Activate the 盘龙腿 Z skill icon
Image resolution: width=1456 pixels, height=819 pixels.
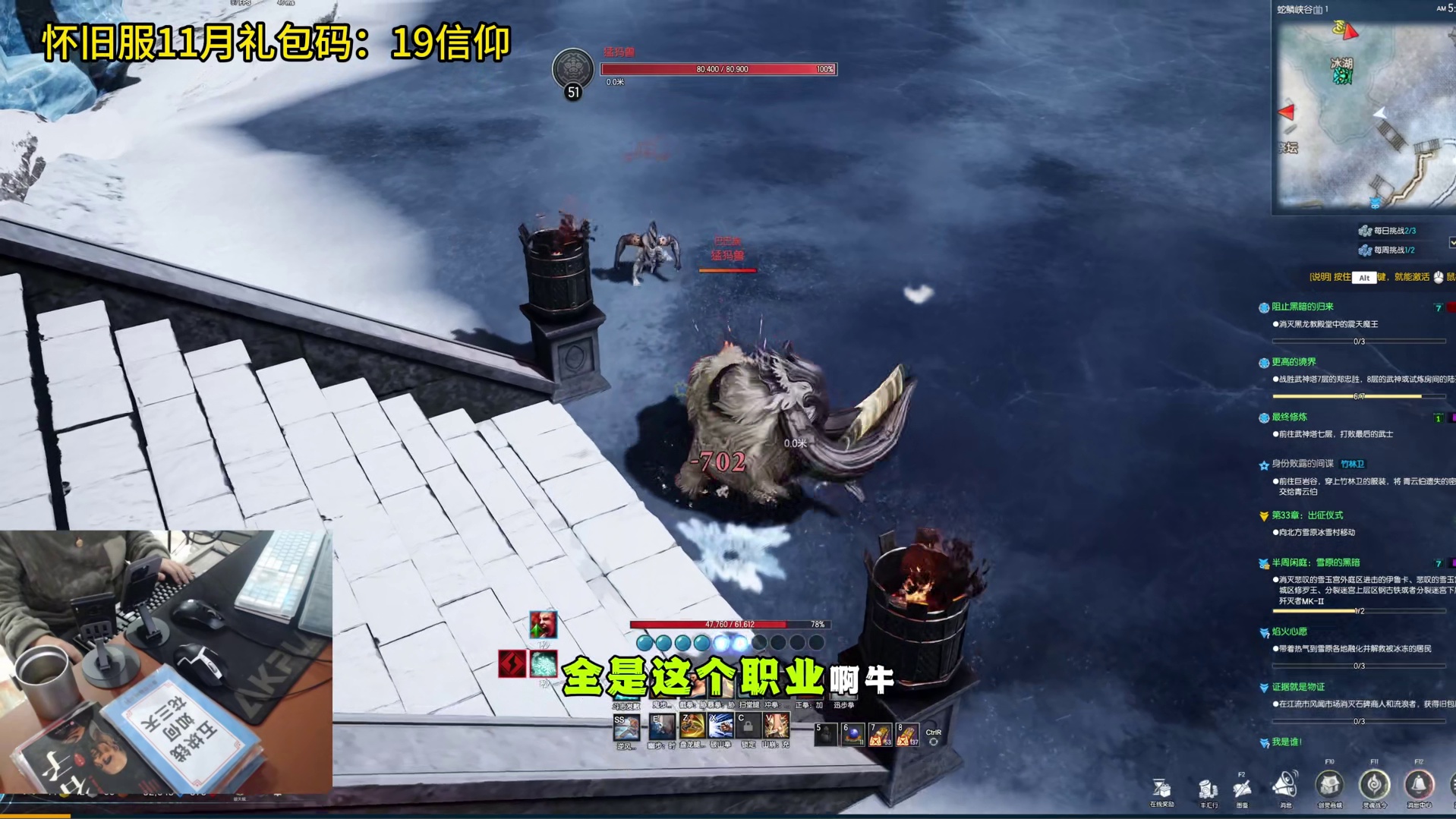691,726
